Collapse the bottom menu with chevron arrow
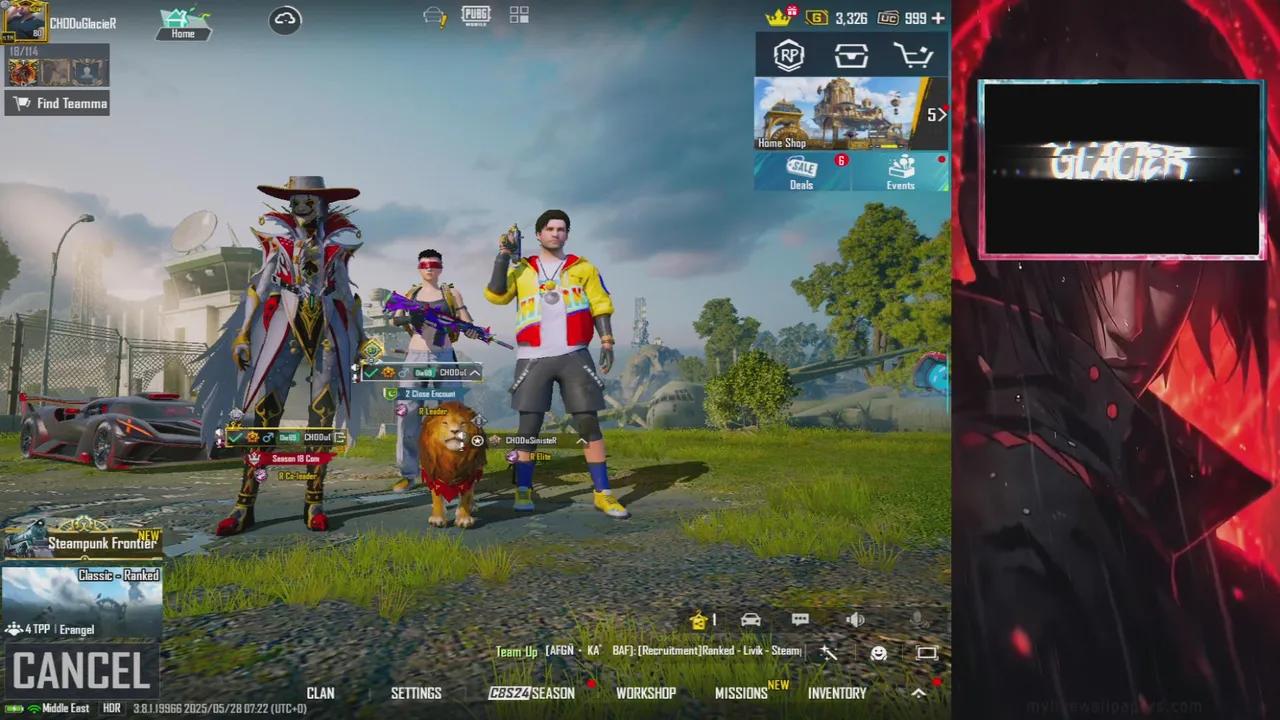Viewport: 1280px width, 720px height. pyautogui.click(x=917, y=691)
